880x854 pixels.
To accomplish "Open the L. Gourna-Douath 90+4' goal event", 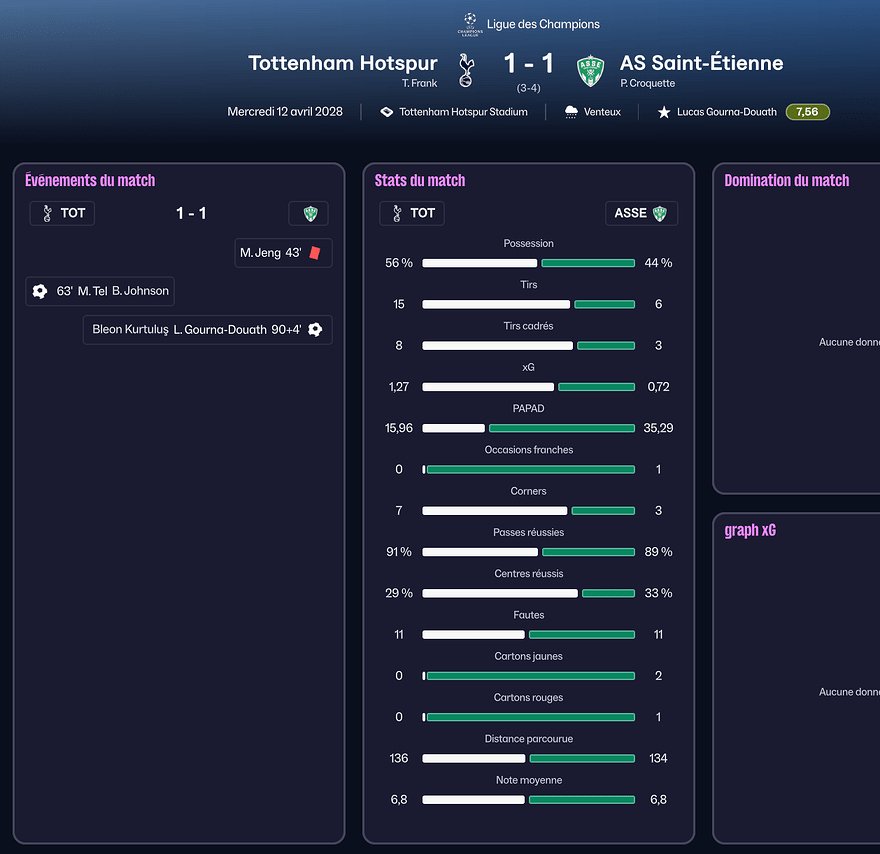I will coord(207,329).
